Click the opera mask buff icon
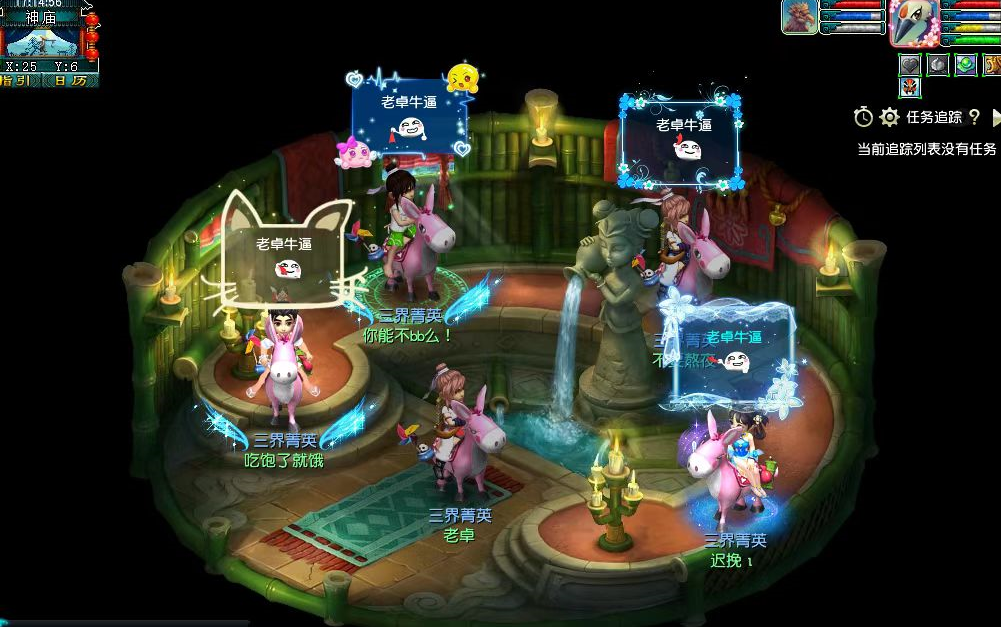Screen dimensions: 1001x627 [x=909, y=87]
